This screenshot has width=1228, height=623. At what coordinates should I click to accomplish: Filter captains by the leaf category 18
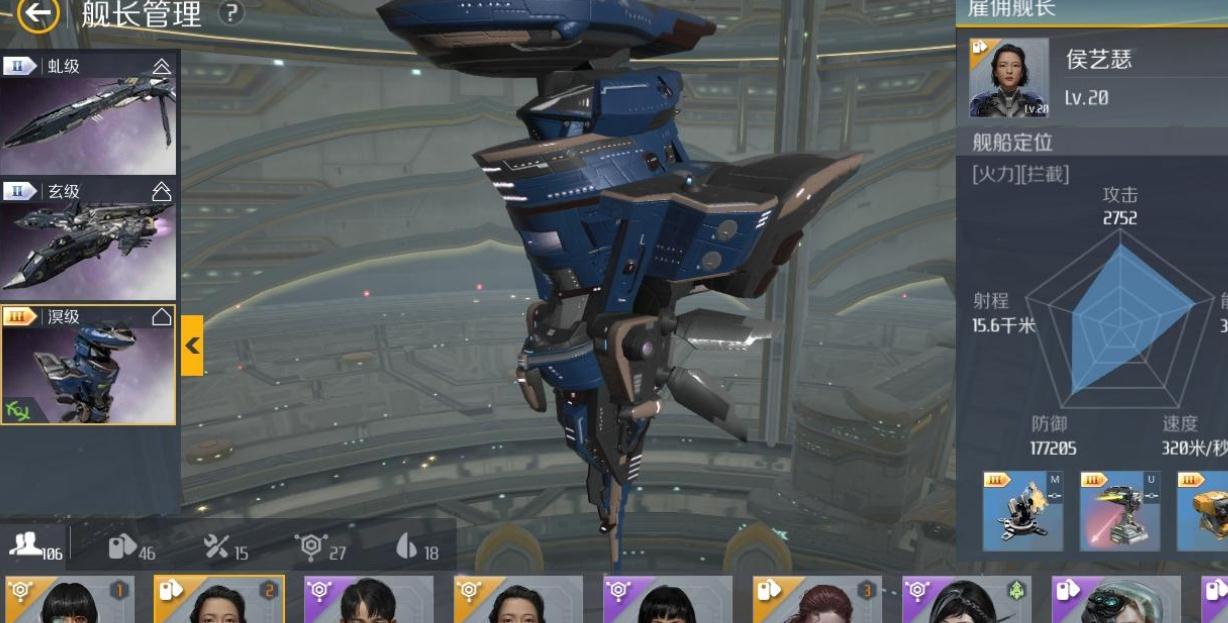[x=417, y=546]
